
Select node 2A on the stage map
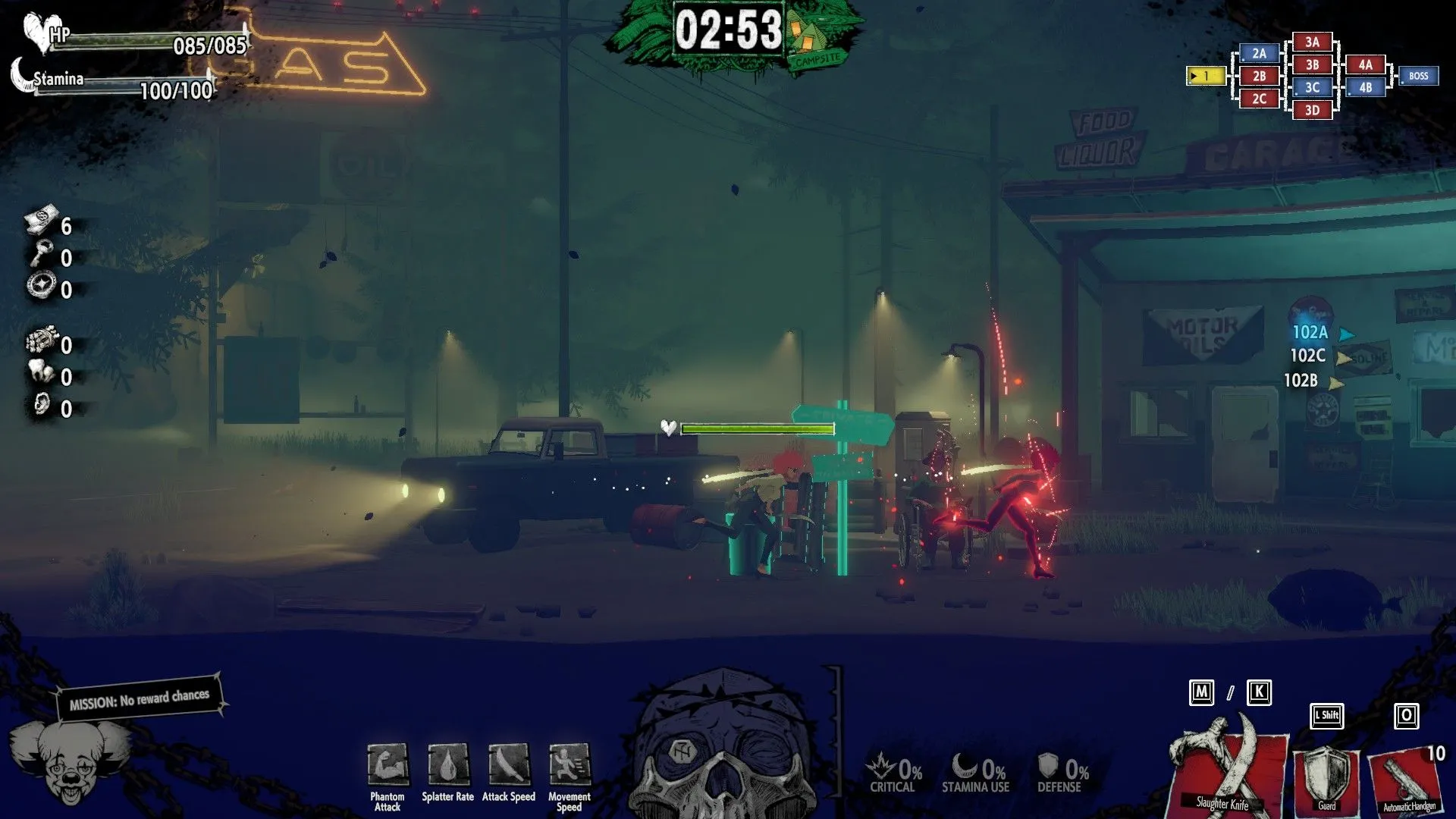[x=1258, y=53]
